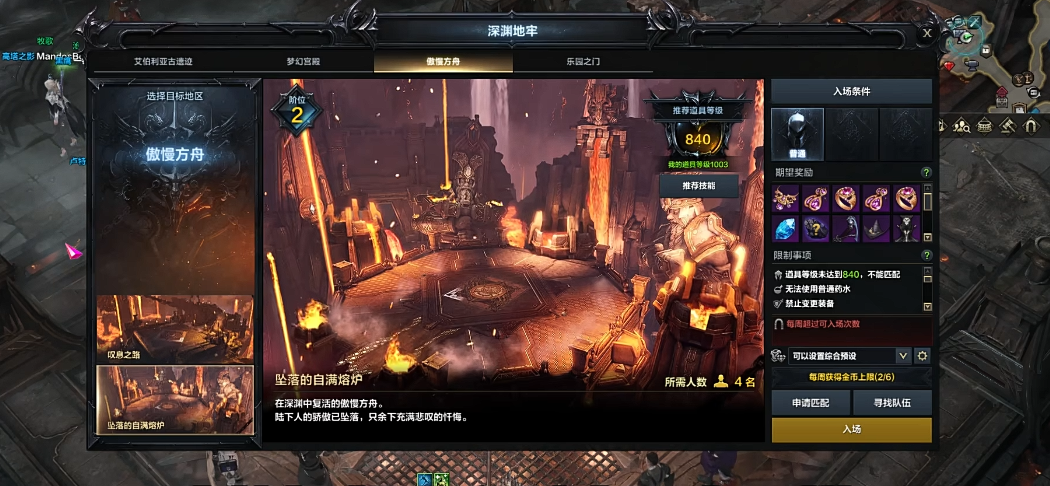Screen dimensions: 1050x486
Task: Open the 推荐技能 recommended skills button
Action: coord(697,185)
